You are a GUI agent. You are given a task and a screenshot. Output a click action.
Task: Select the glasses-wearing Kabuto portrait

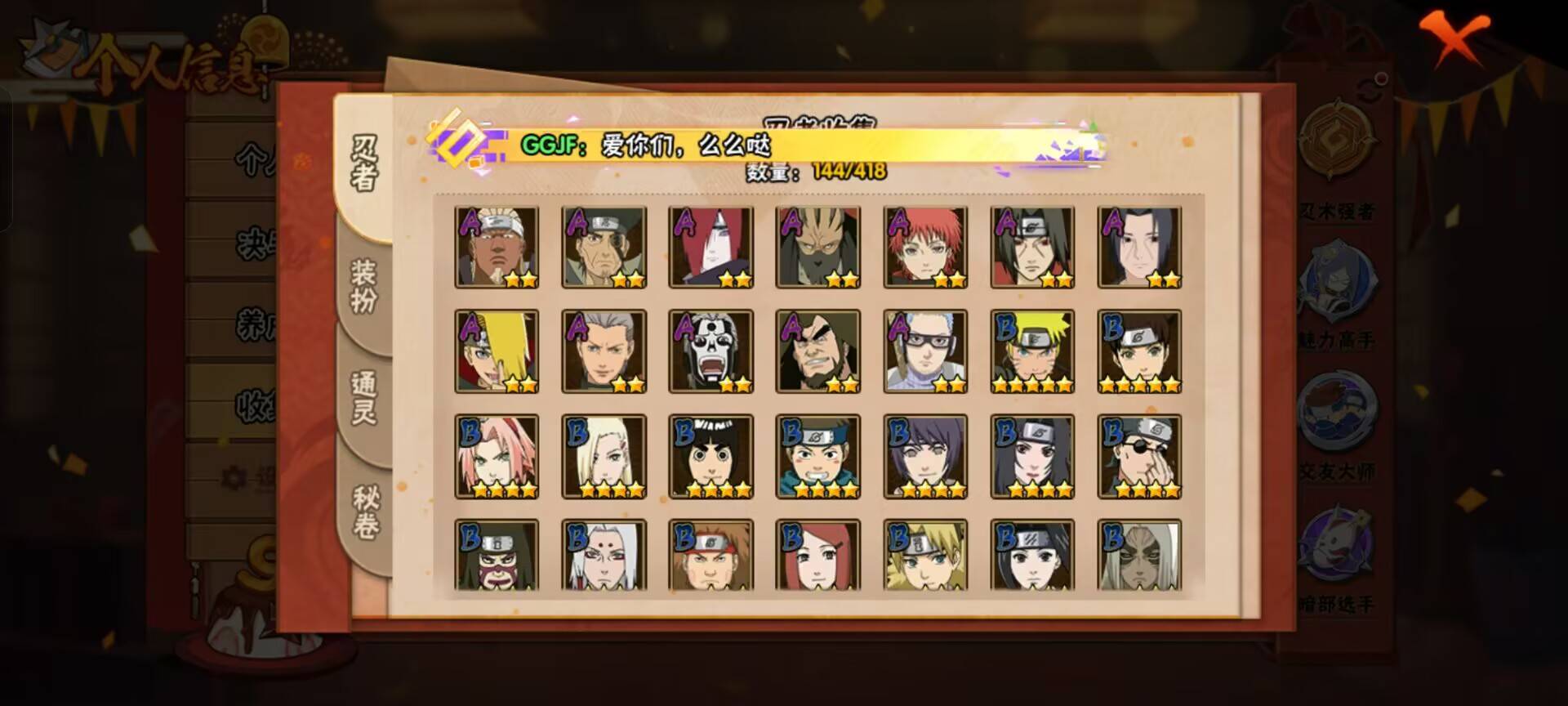pos(925,351)
